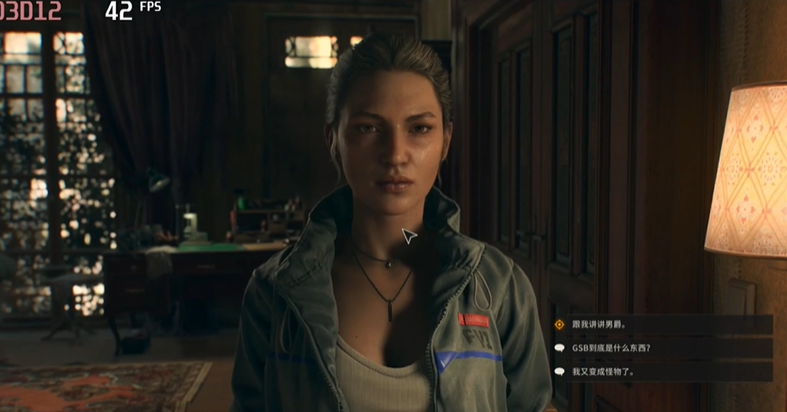This screenshot has height=412, width=787.
Task: Select the reply "我又变成怪物了。"
Action: (603, 371)
